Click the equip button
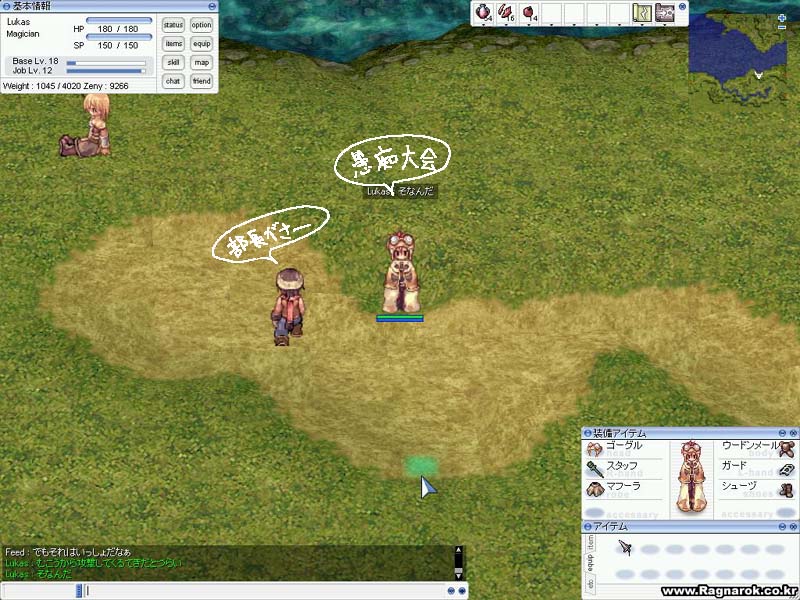 [202, 44]
